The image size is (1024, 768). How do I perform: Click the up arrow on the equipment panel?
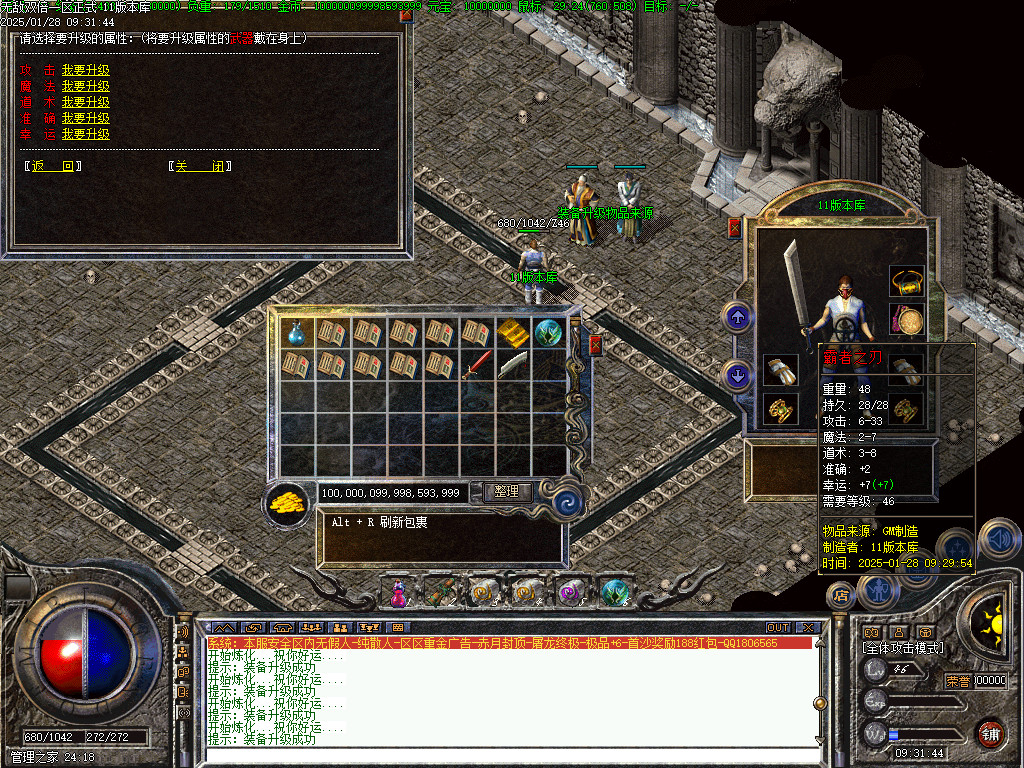coord(738,318)
